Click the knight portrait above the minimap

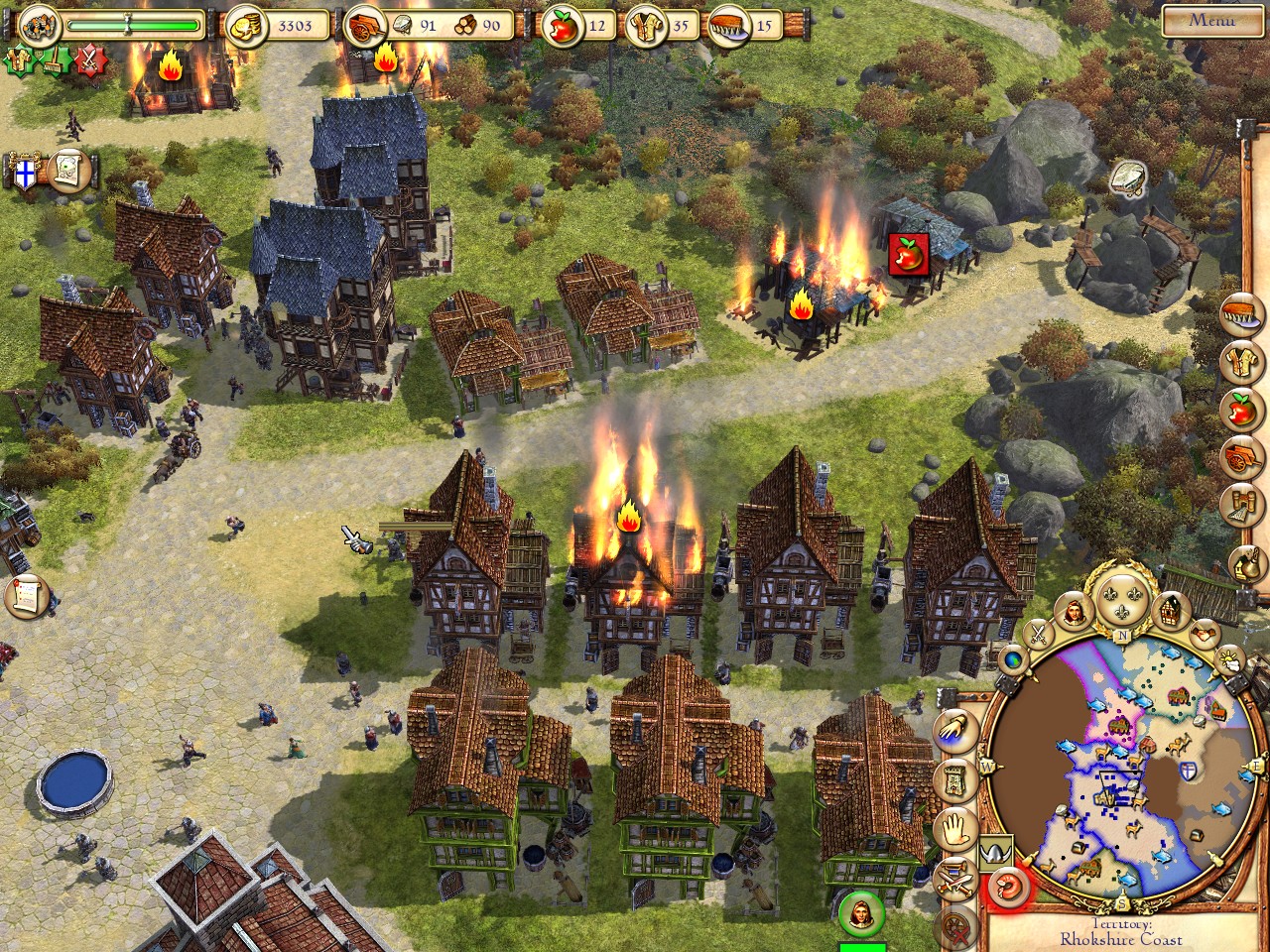pos(1074,615)
